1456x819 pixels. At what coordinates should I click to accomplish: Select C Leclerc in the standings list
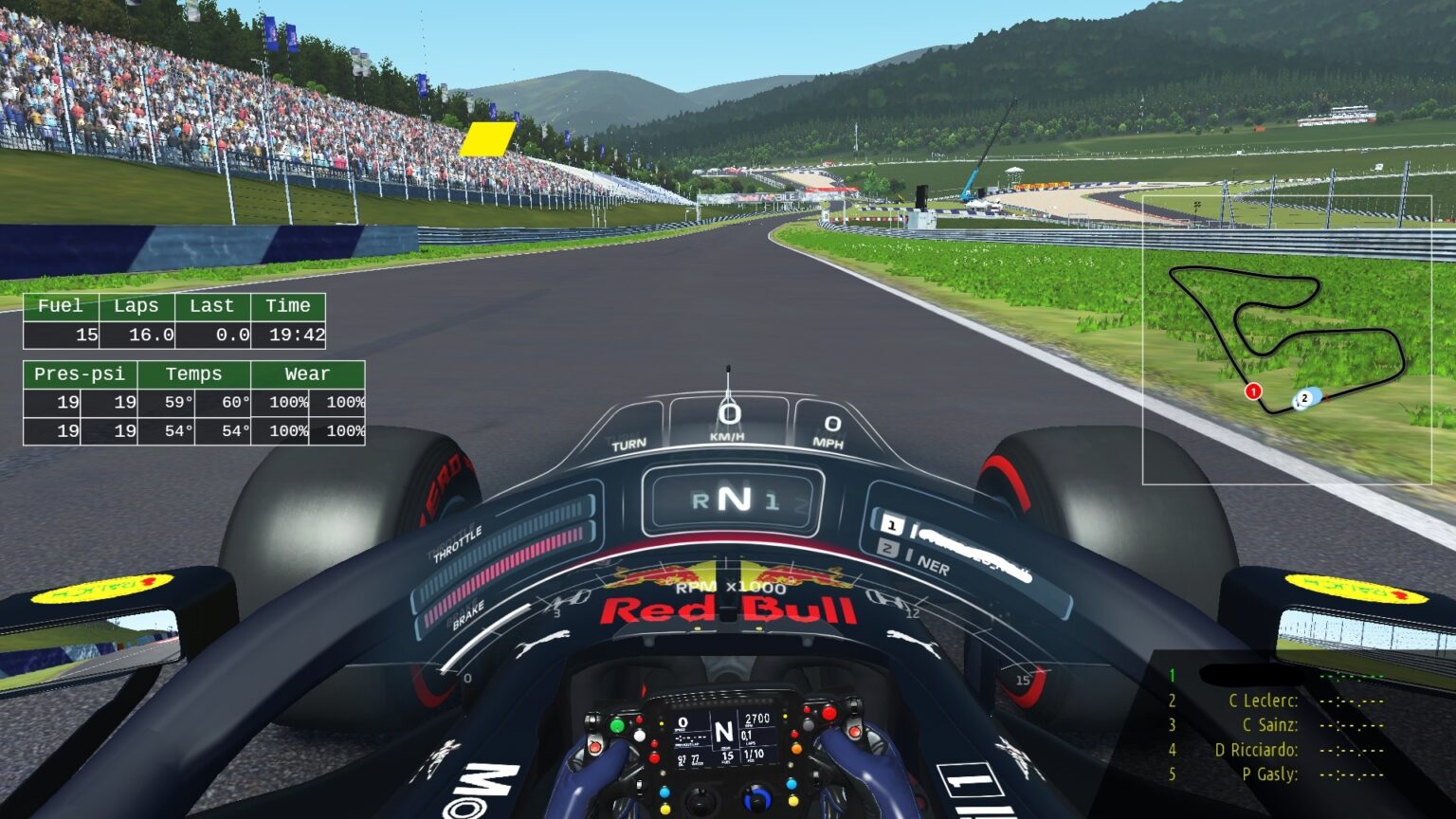click(1263, 701)
